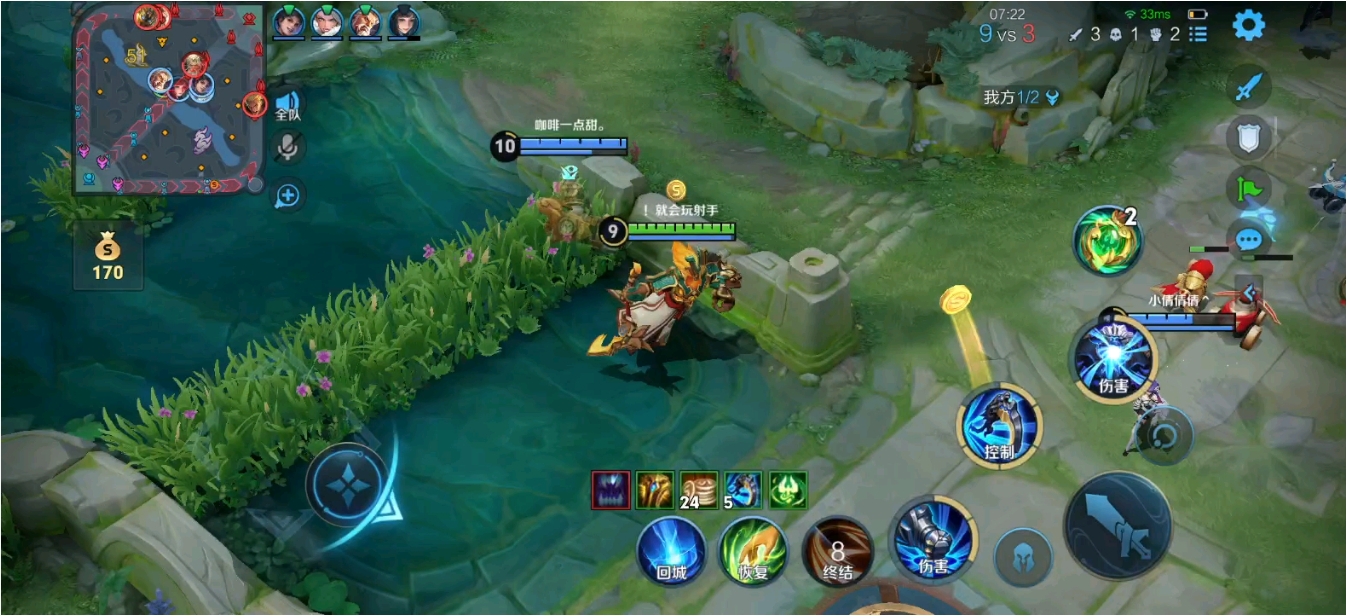This screenshot has height=616, width=1347.
Task: Cast the 终结 summoner spell
Action: click(x=837, y=551)
